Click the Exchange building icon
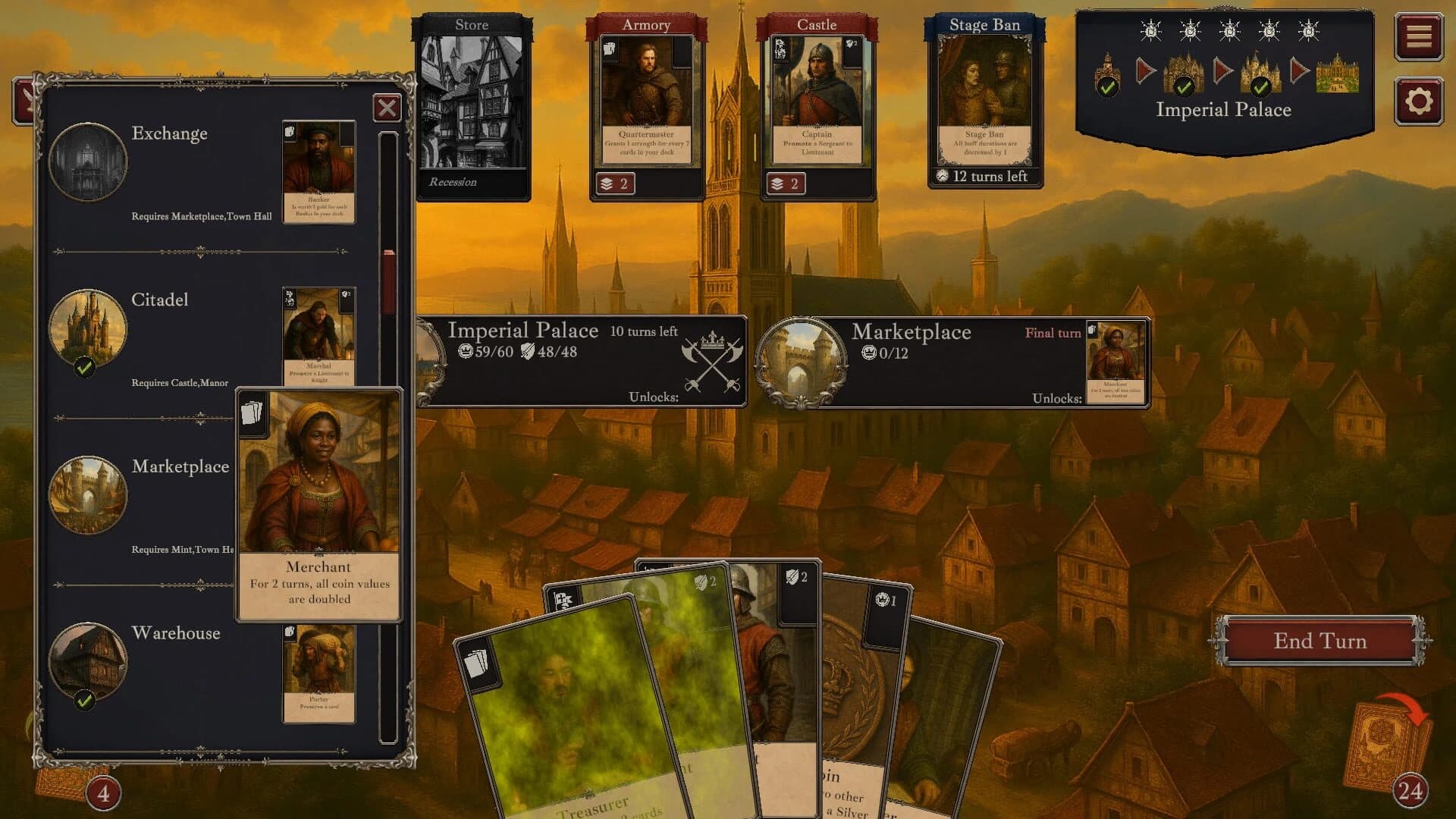 tap(88, 162)
